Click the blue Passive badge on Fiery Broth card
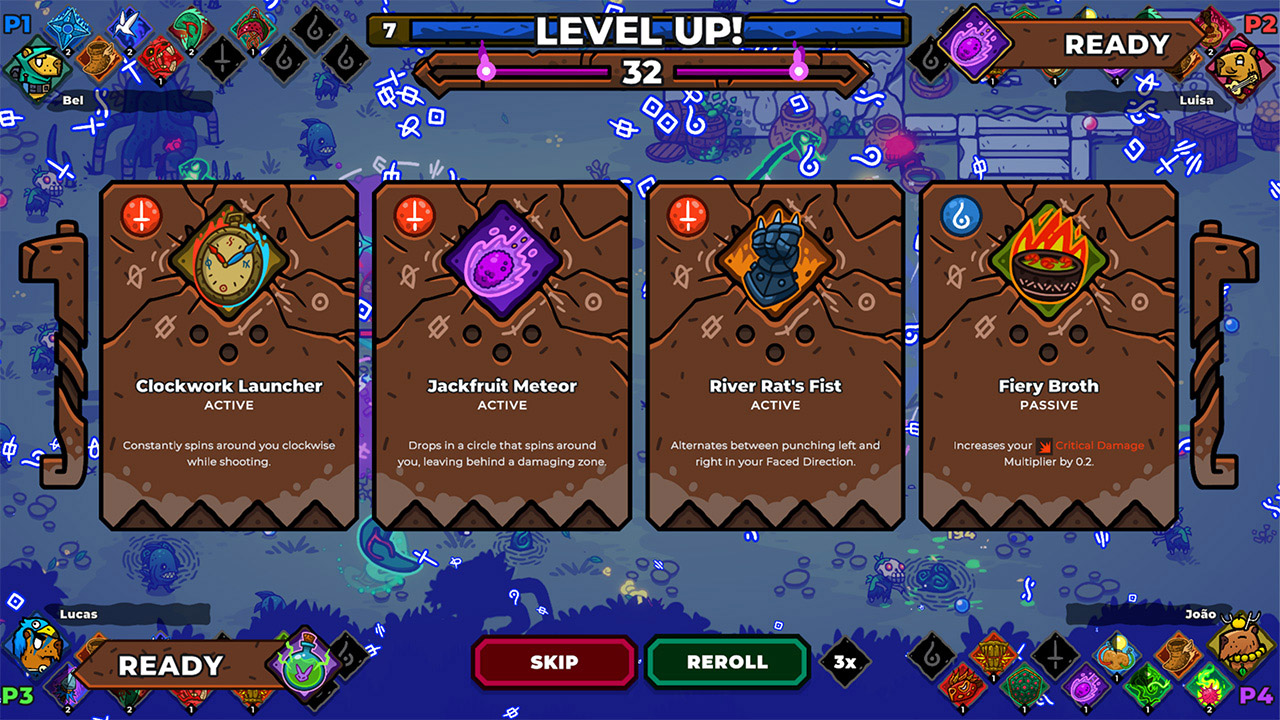The width and height of the screenshot is (1280, 720). [x=962, y=213]
